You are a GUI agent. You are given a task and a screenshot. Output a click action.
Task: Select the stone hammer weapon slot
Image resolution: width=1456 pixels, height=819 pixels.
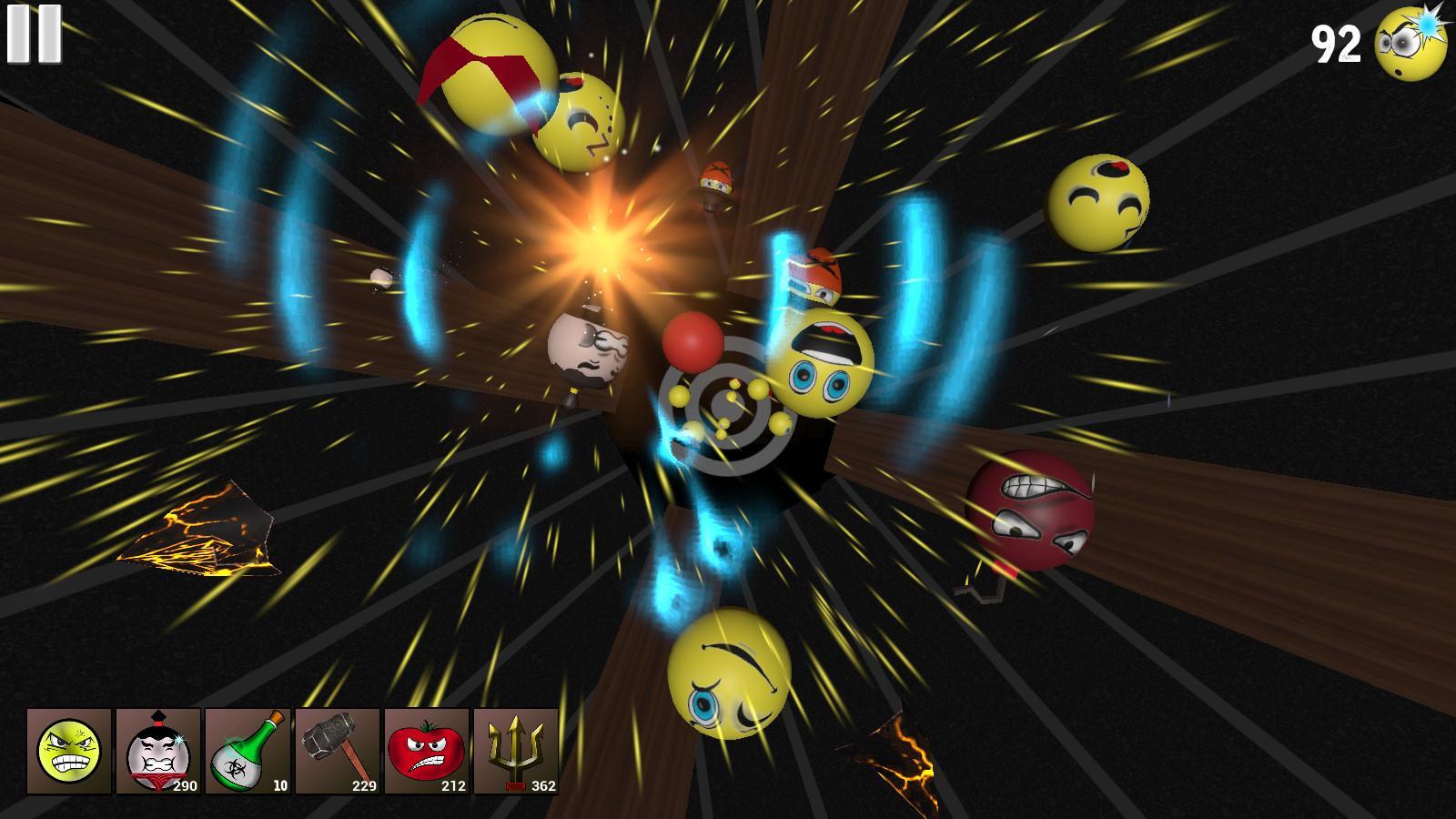[x=337, y=751]
